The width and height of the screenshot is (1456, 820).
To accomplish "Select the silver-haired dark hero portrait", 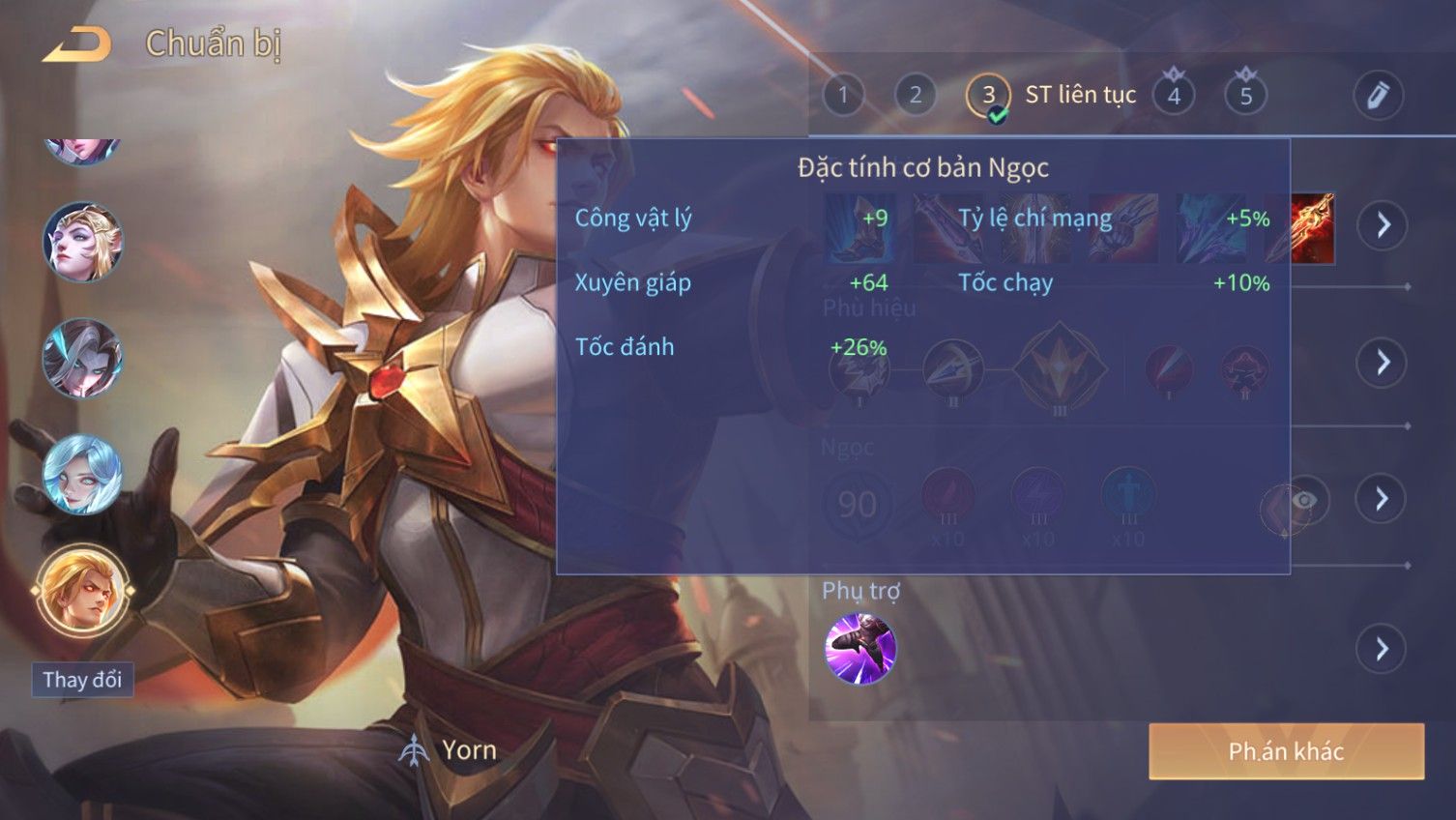I will (82, 359).
